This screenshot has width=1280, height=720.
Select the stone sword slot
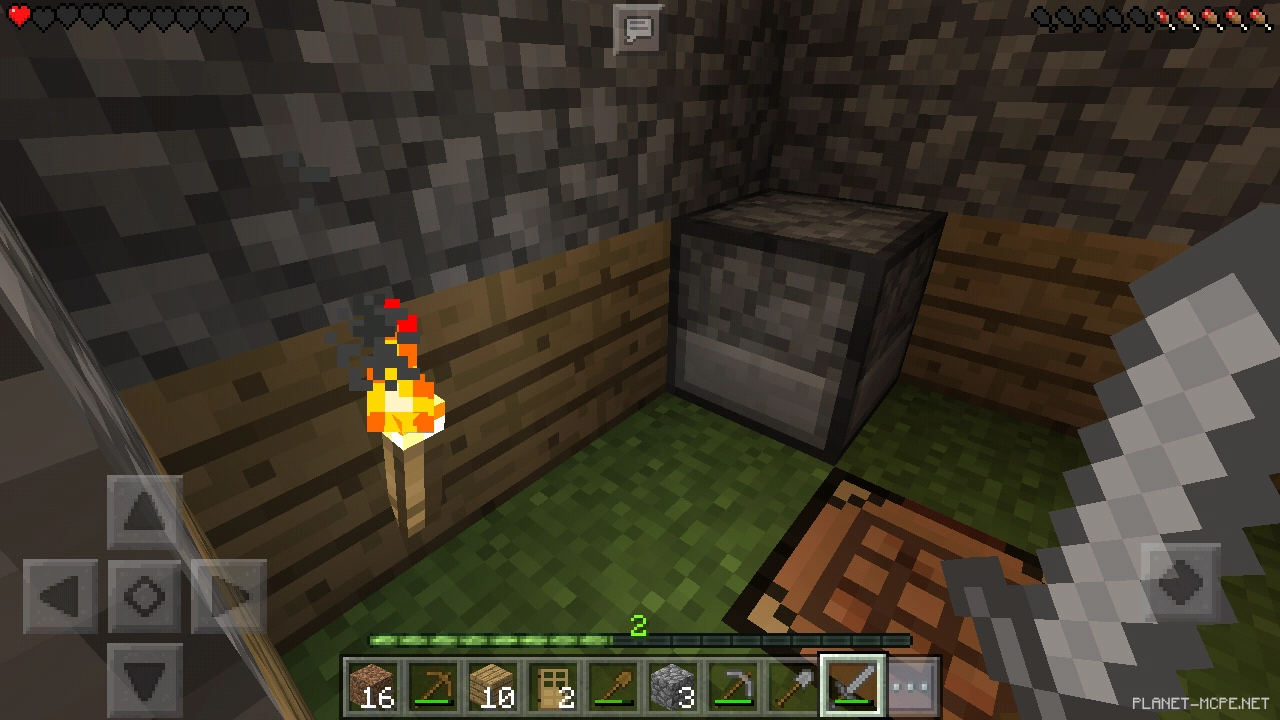853,686
